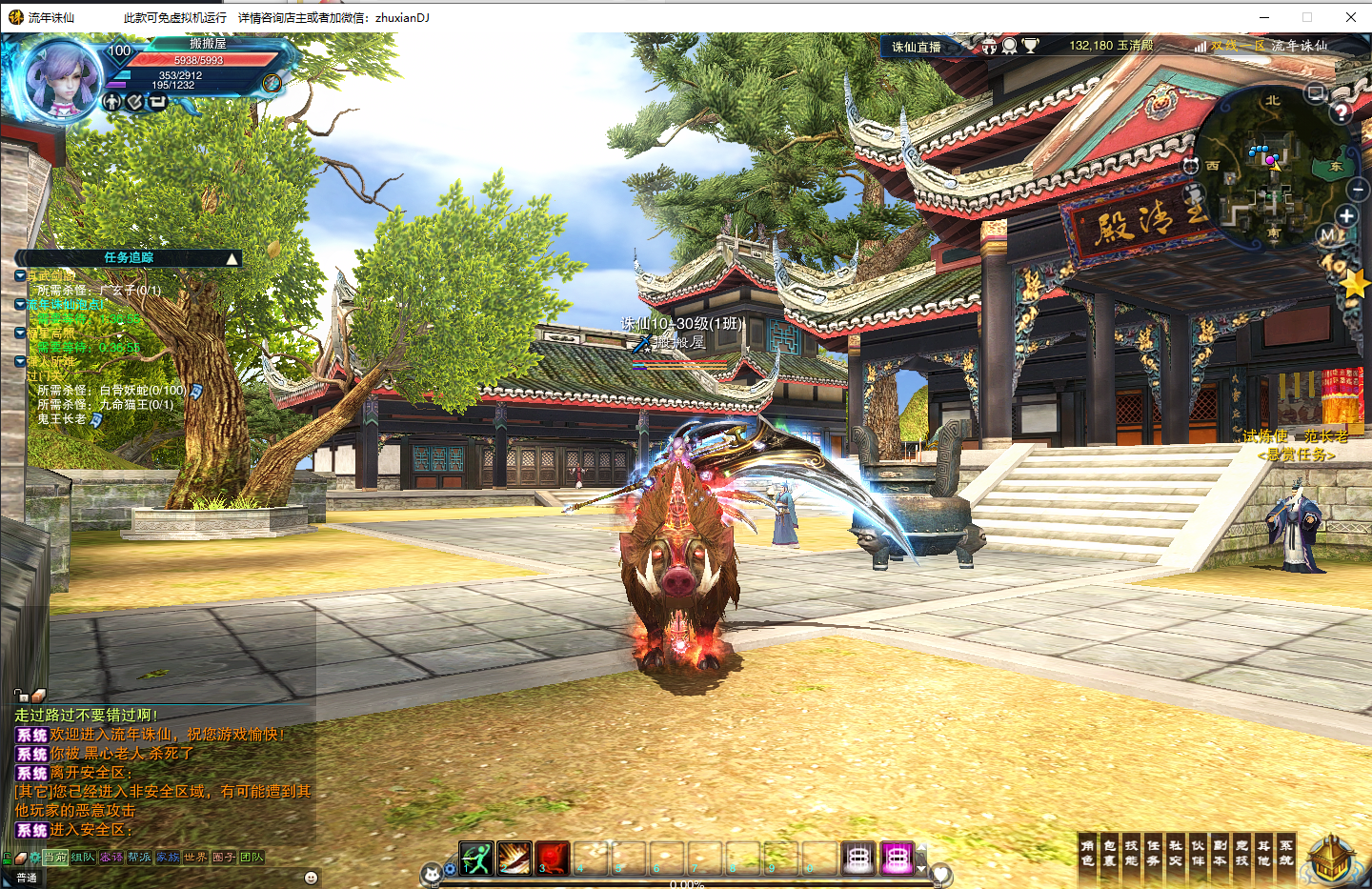Image resolution: width=1372 pixels, height=889 pixels.
Task: Select the 帮派 guild chat tab
Action: (x=139, y=858)
